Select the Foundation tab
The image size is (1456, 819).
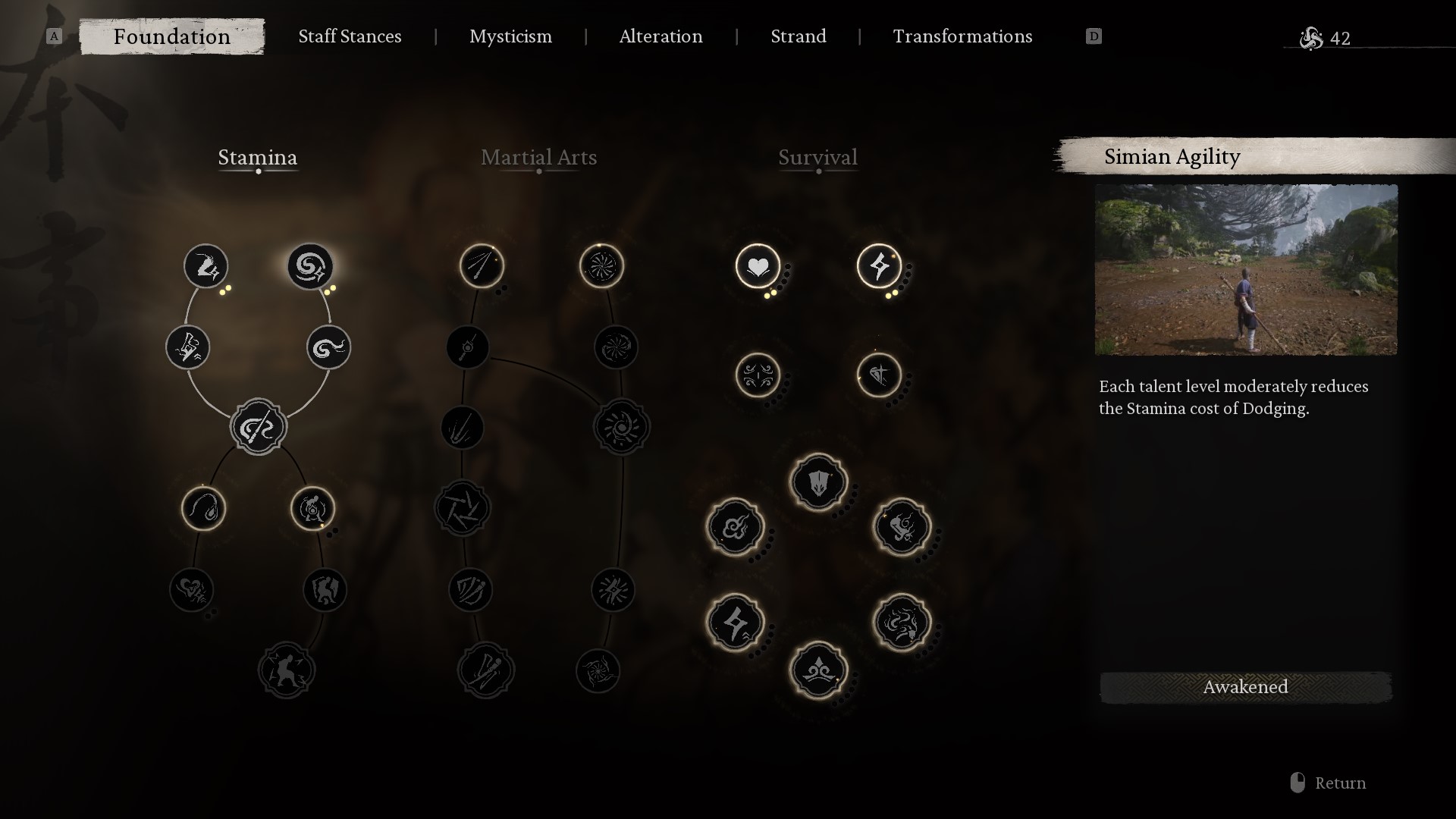coord(172,36)
